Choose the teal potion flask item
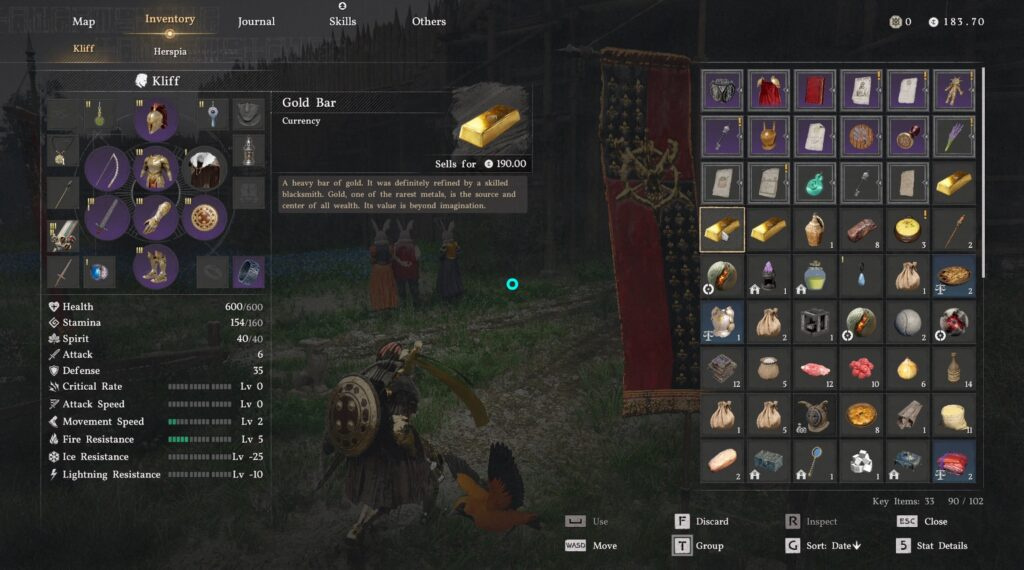Screen dimensions: 1024x570 (x=815, y=182)
